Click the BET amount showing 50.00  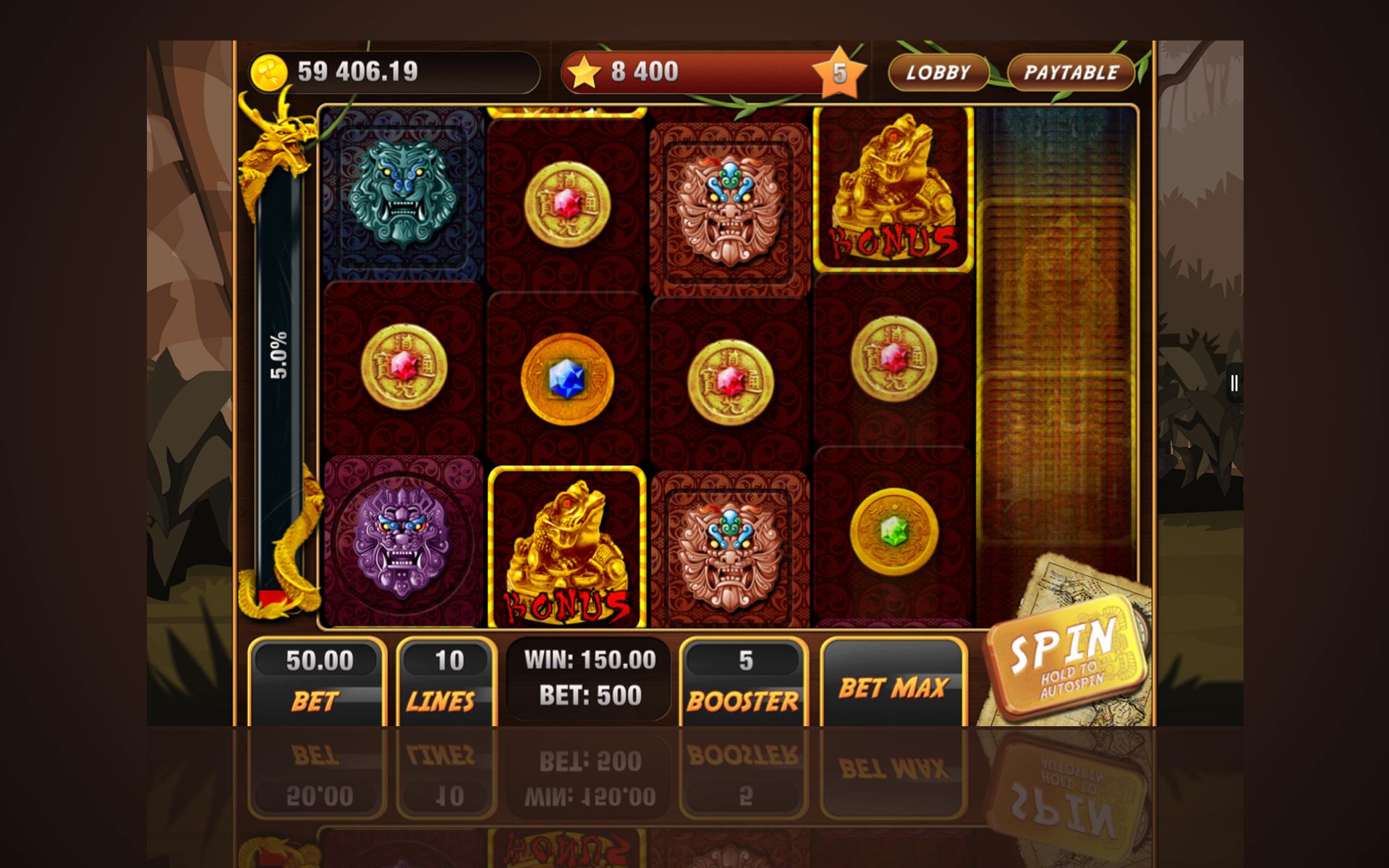click(317, 676)
